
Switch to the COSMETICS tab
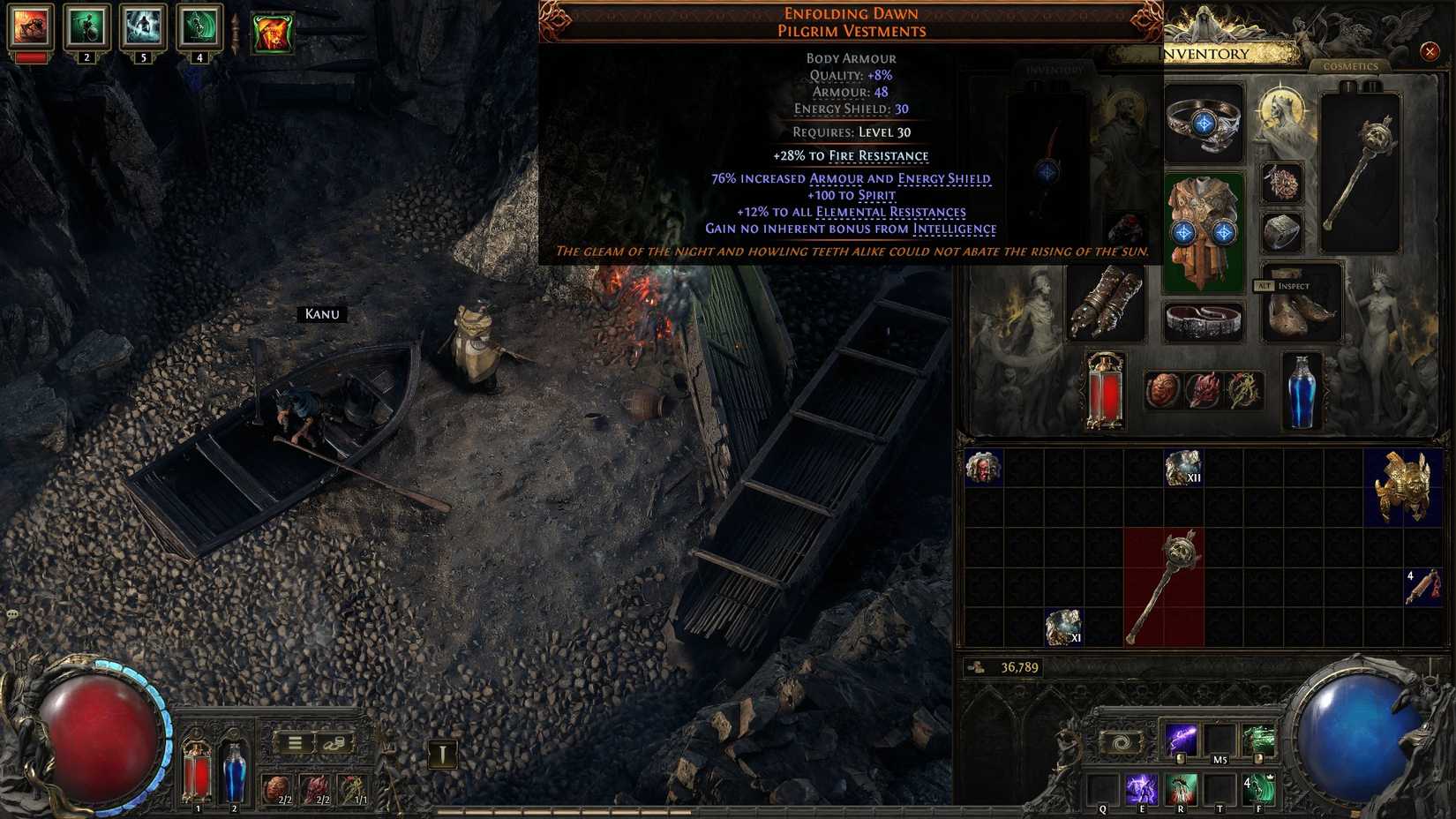1350,66
